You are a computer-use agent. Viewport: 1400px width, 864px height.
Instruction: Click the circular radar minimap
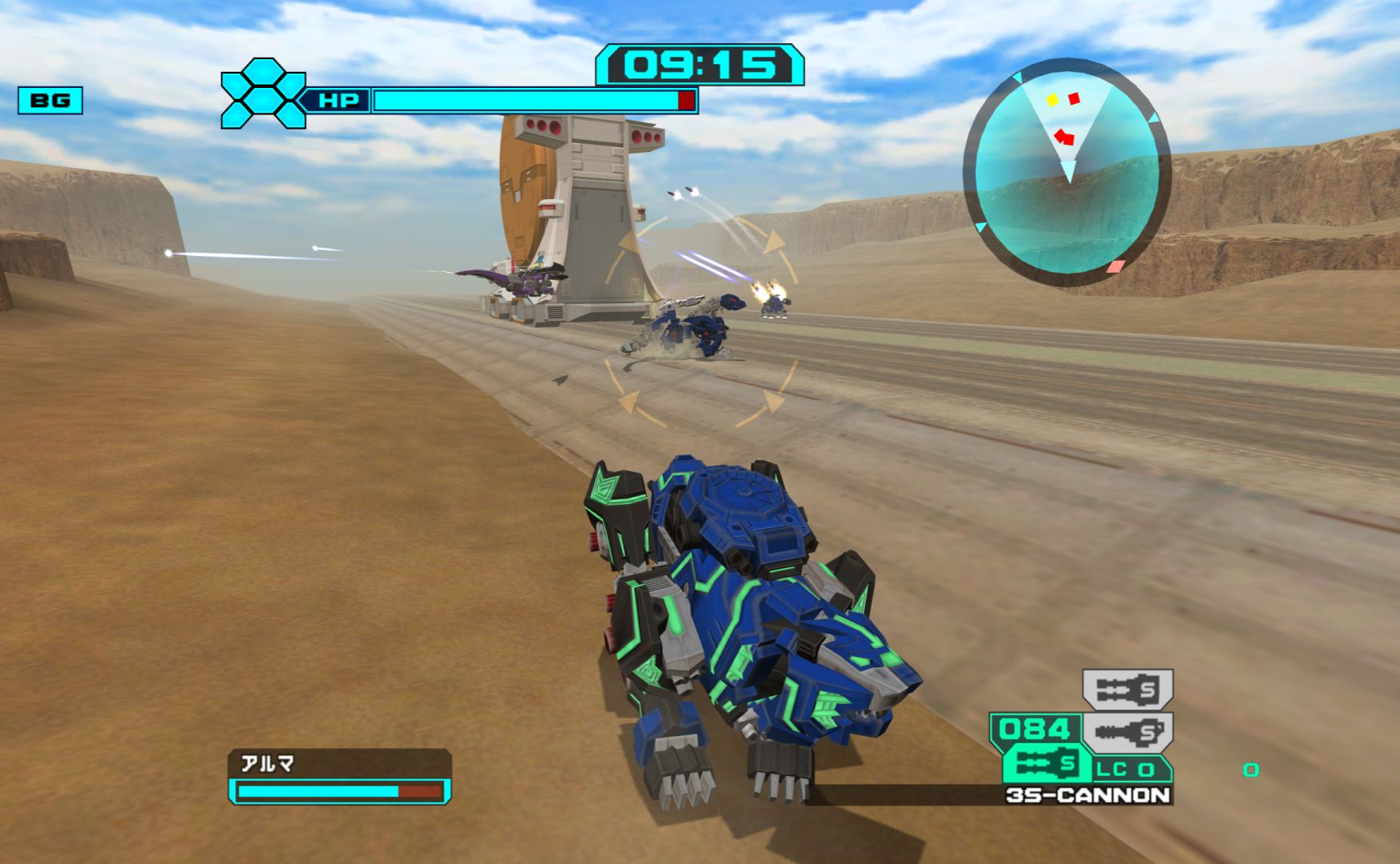click(1067, 172)
